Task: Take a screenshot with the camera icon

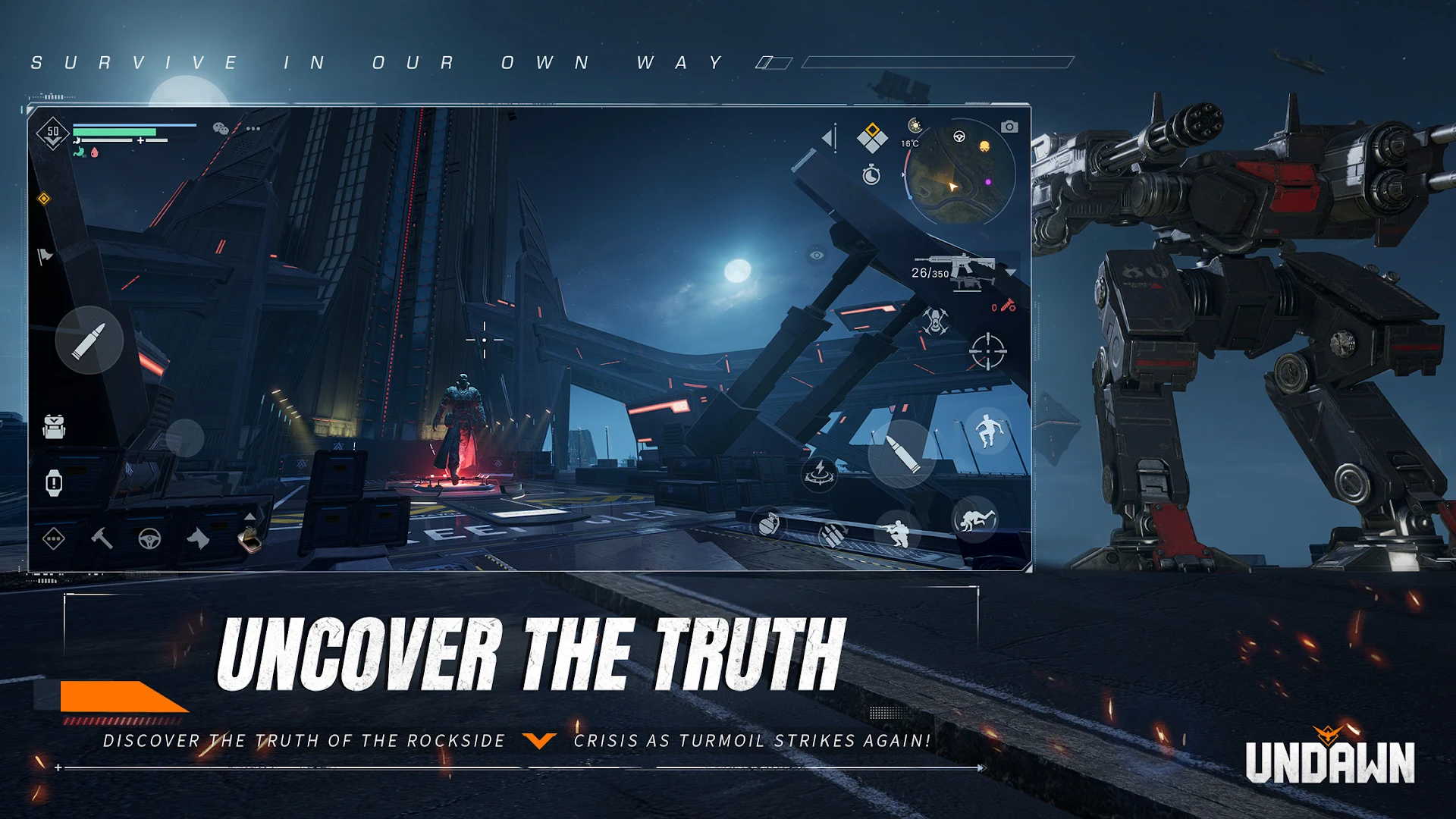Action: (x=1011, y=127)
